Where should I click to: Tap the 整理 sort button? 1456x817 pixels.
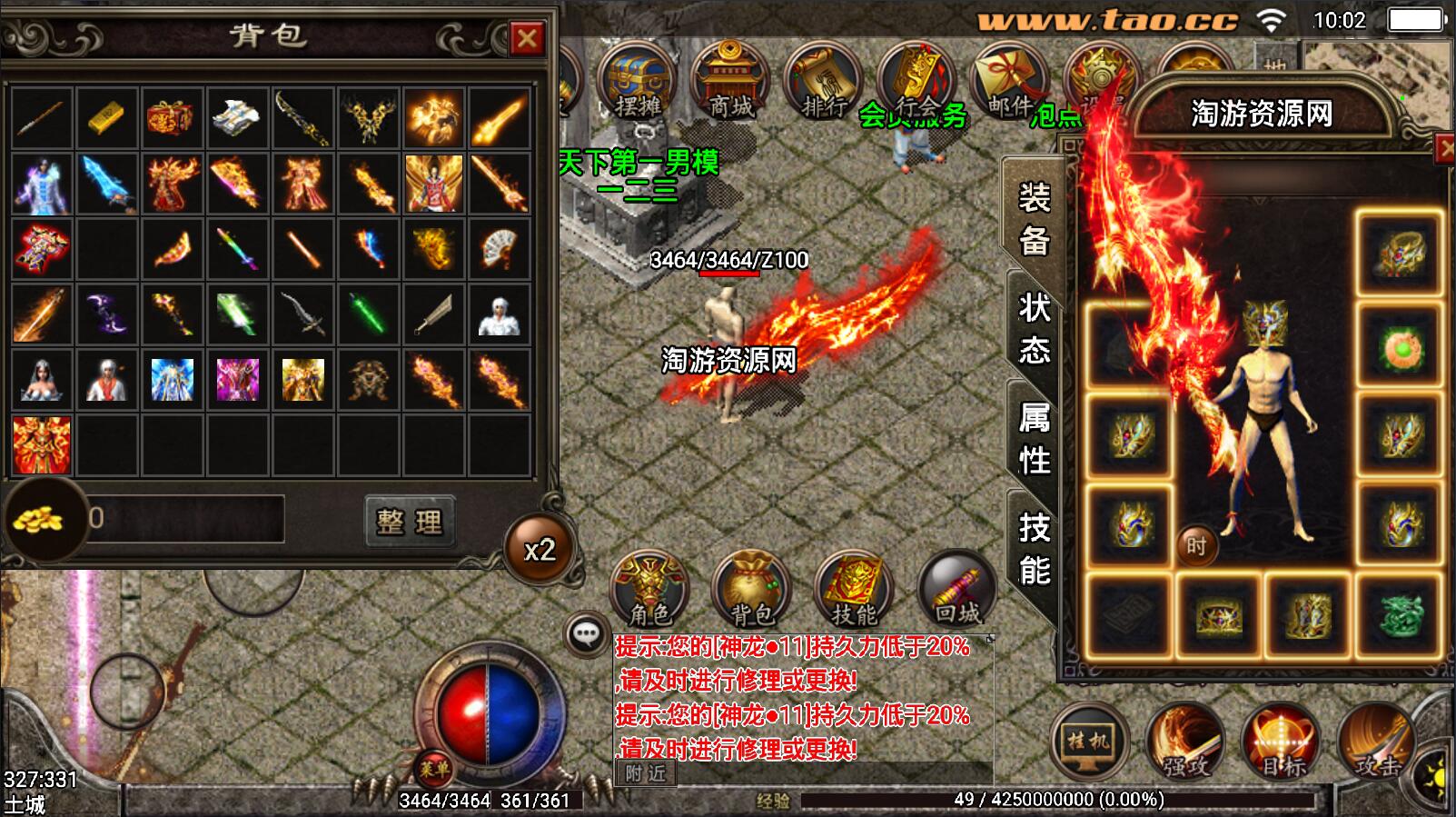click(409, 521)
